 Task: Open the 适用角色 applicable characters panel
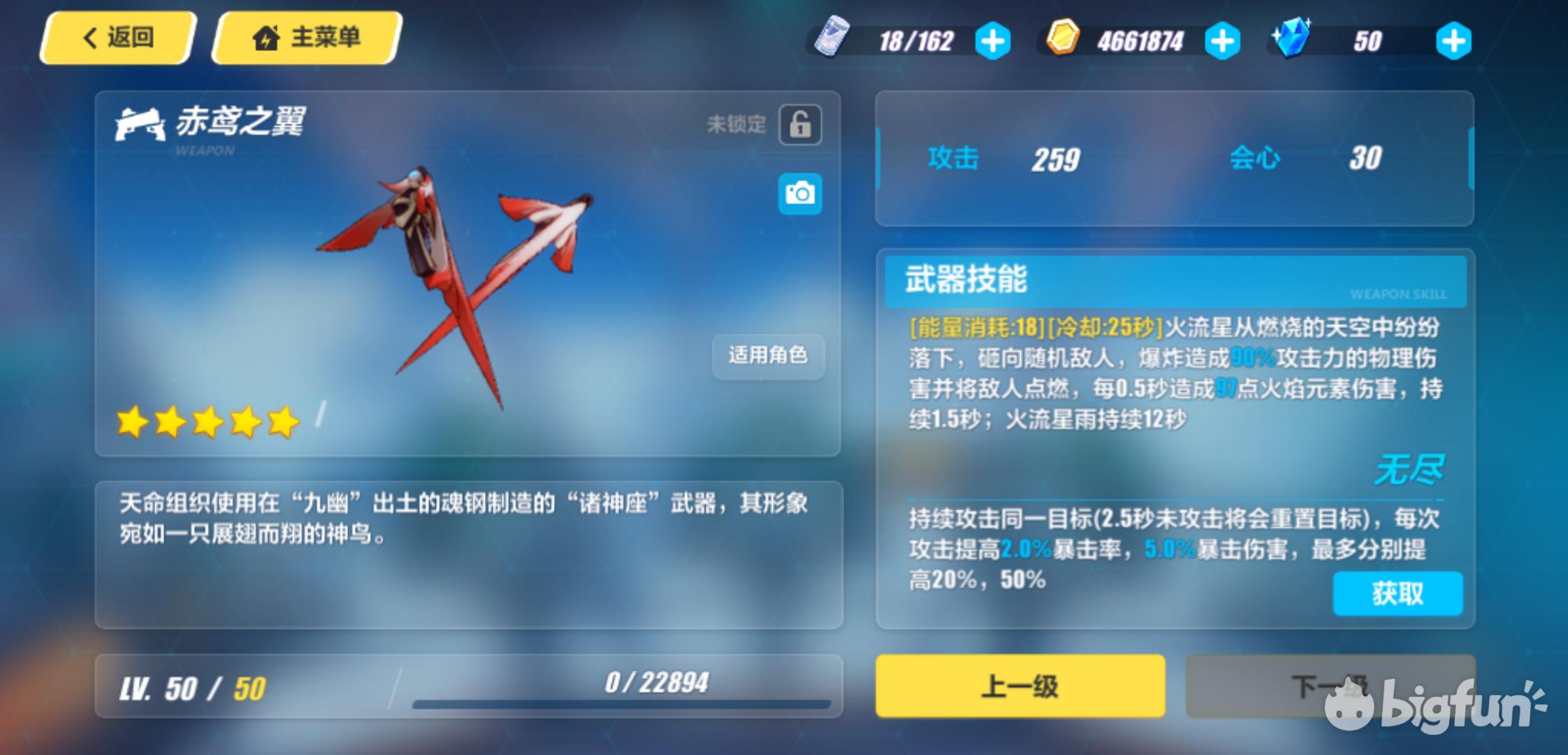click(x=768, y=357)
